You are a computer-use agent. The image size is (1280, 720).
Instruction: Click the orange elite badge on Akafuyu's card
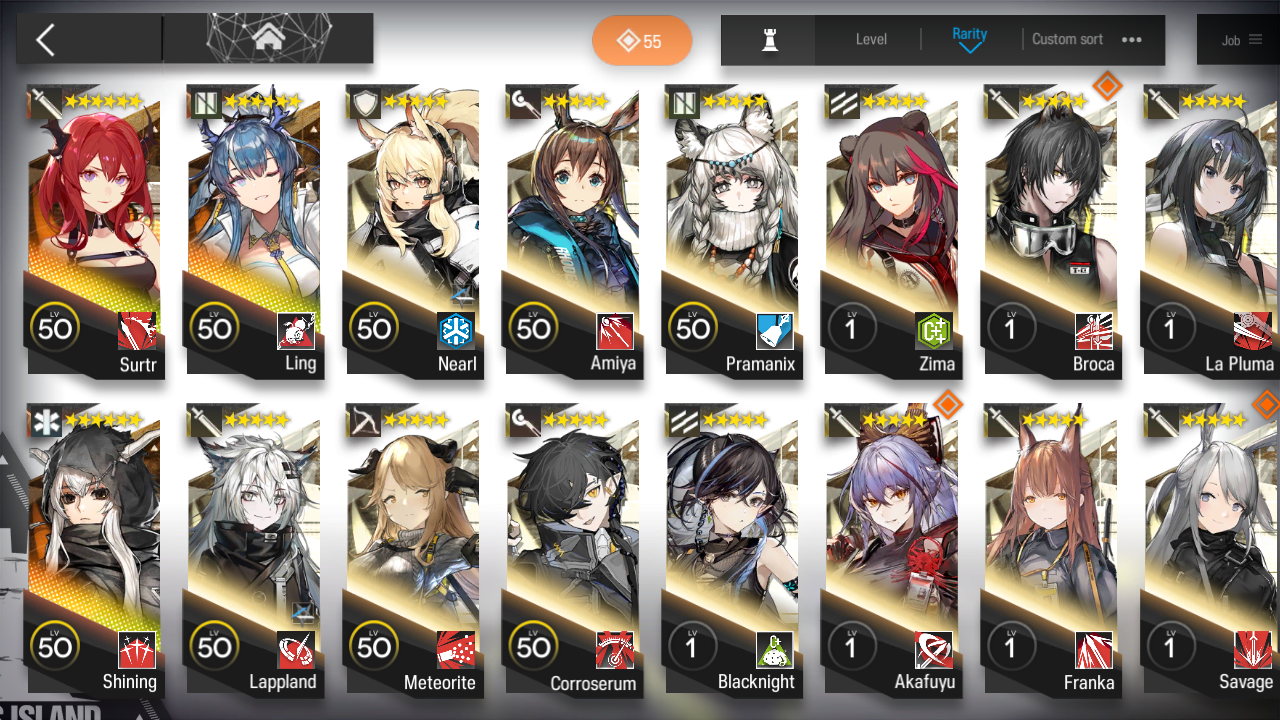click(948, 405)
